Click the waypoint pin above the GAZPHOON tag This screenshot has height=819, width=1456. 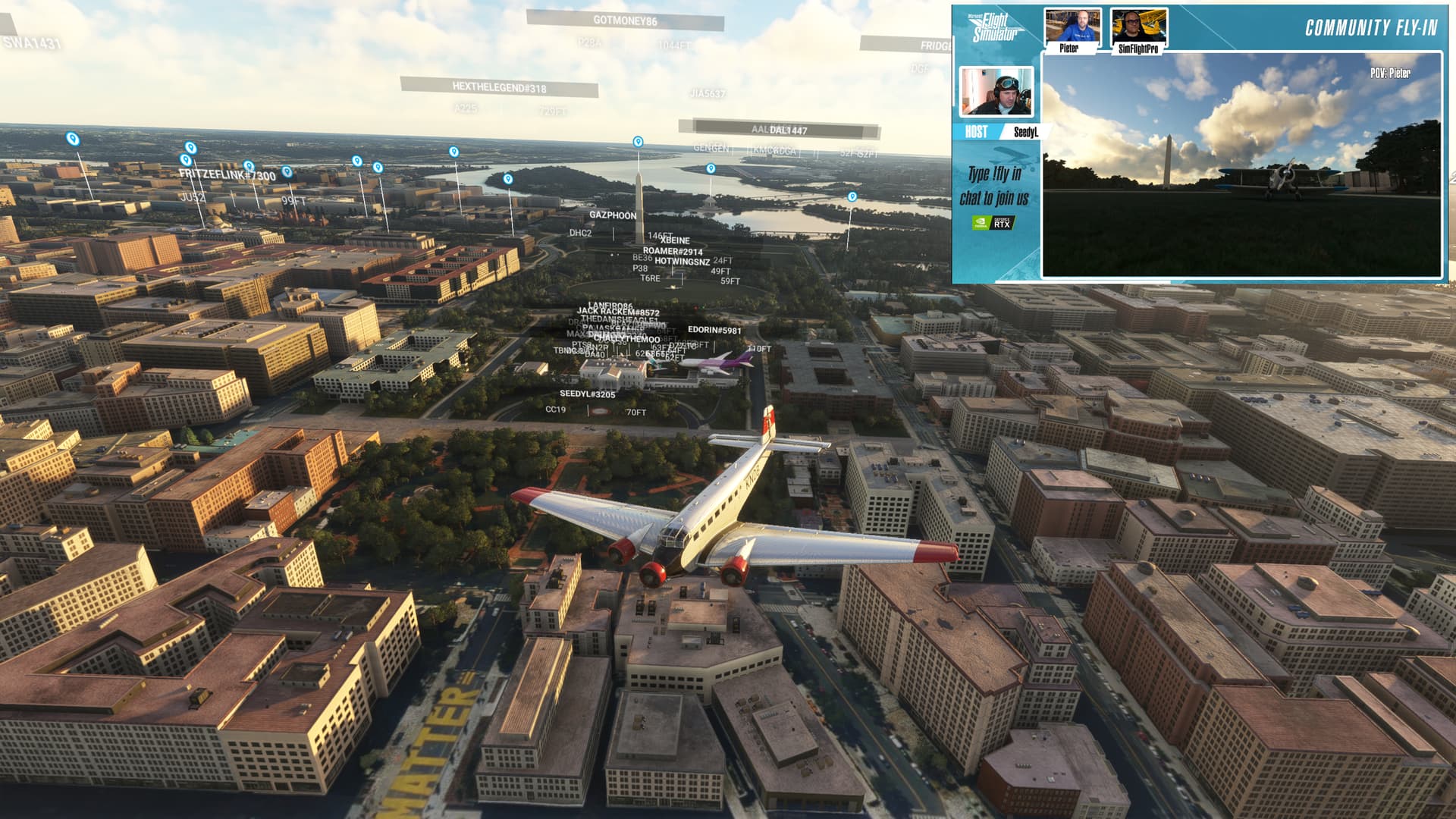click(637, 142)
